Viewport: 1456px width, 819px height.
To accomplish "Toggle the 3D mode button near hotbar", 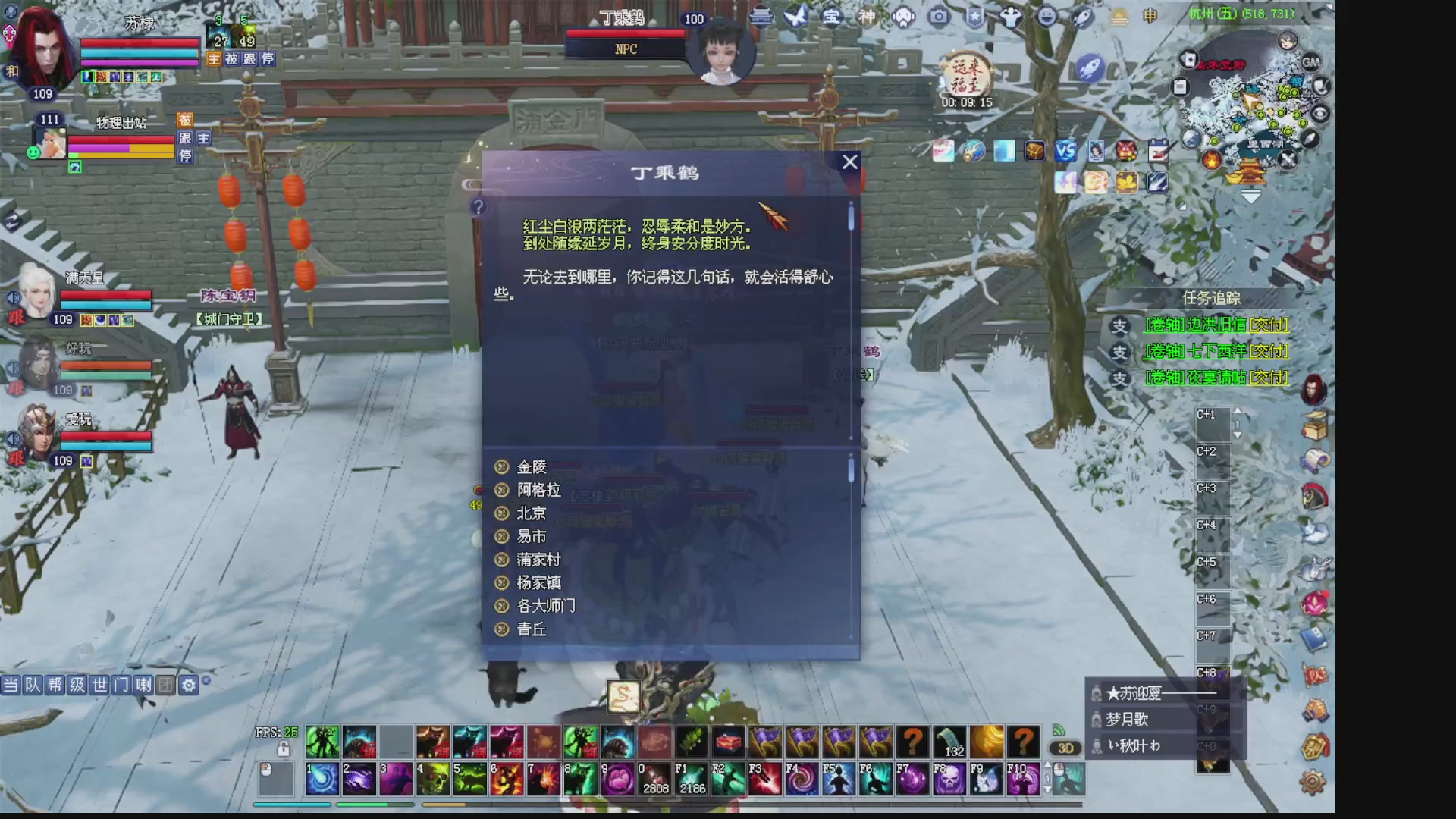I will point(1065,748).
